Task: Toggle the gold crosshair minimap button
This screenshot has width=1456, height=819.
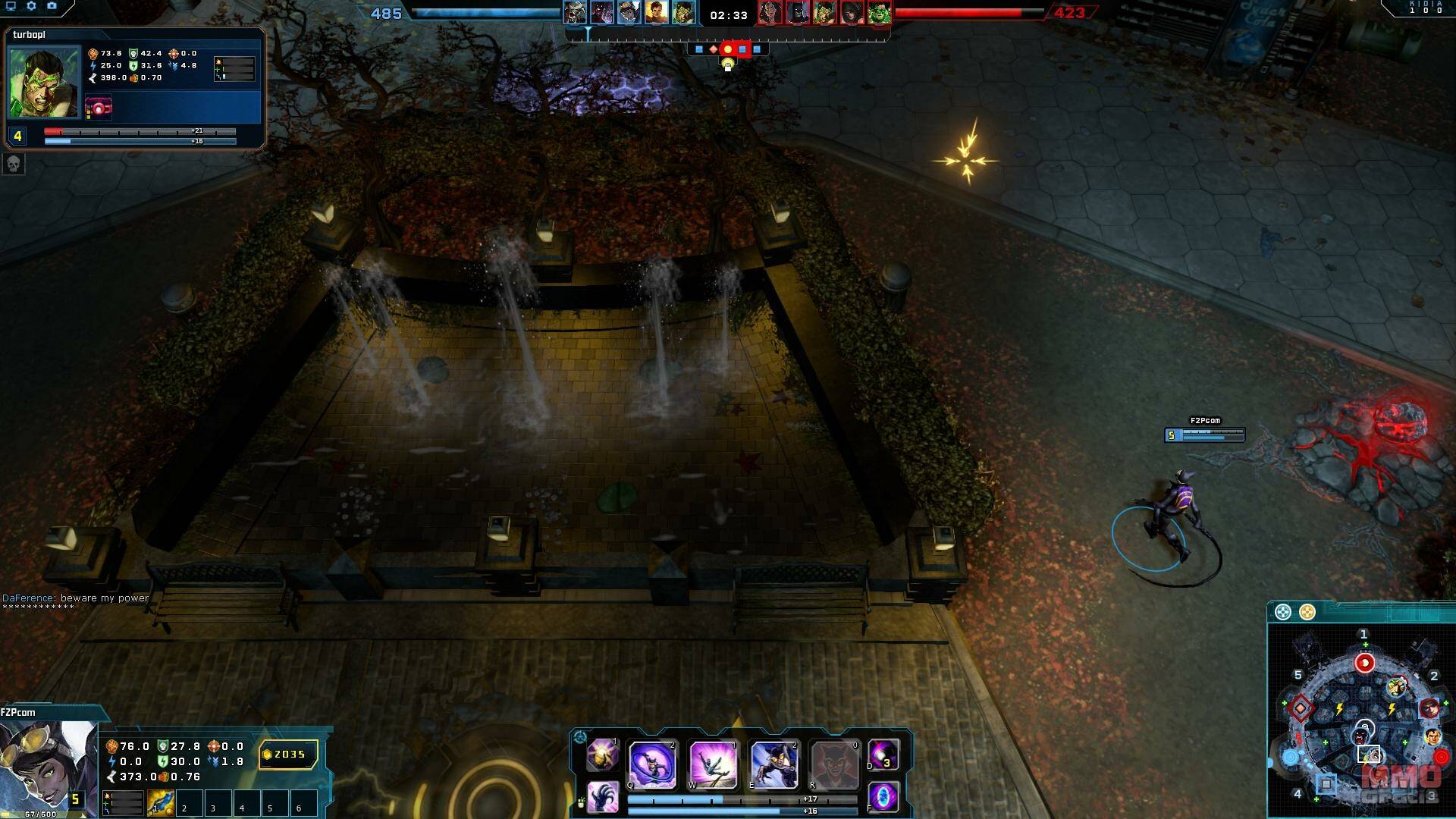Action: point(1307,612)
